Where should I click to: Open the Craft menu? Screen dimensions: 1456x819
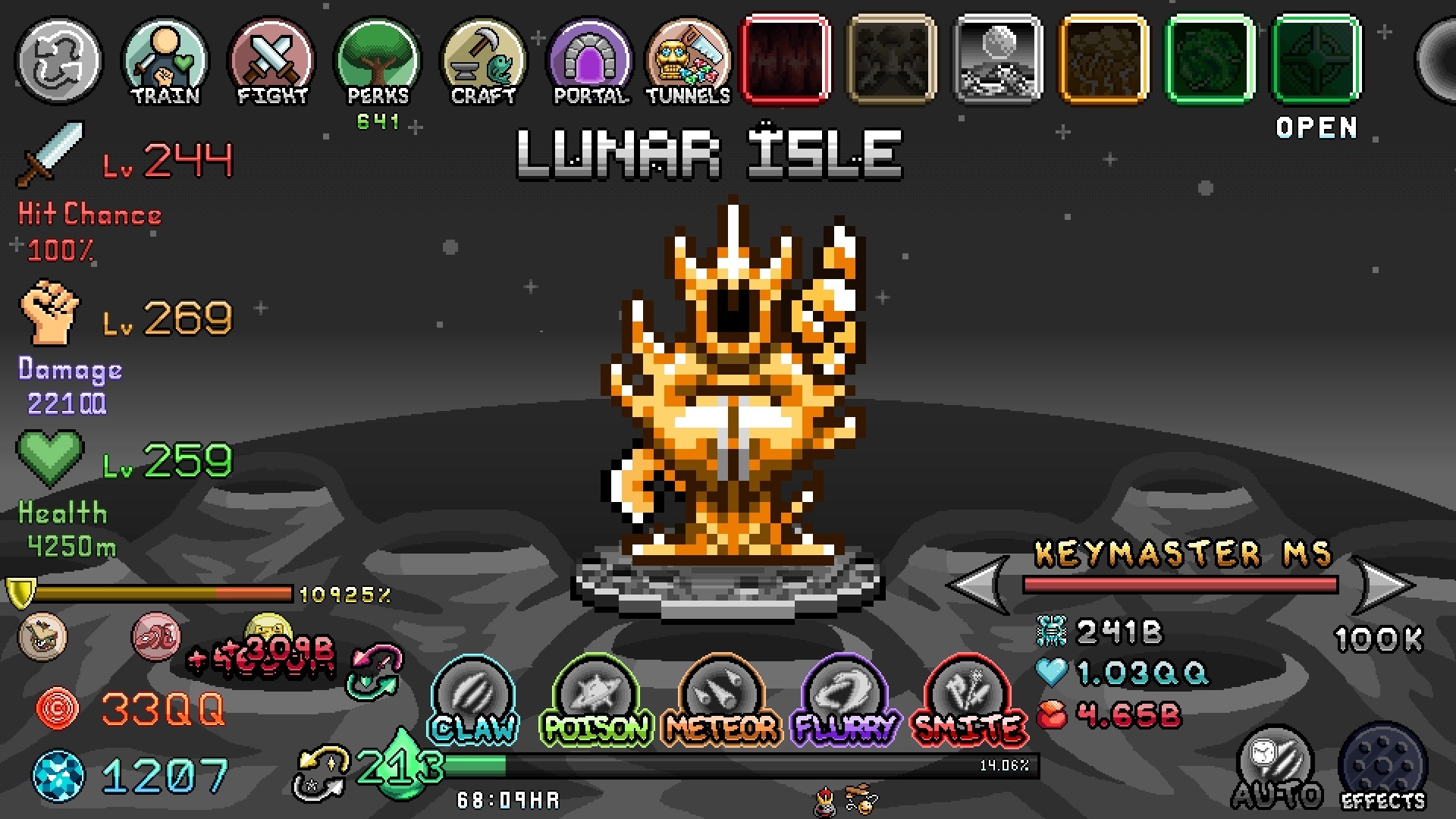pos(484,61)
